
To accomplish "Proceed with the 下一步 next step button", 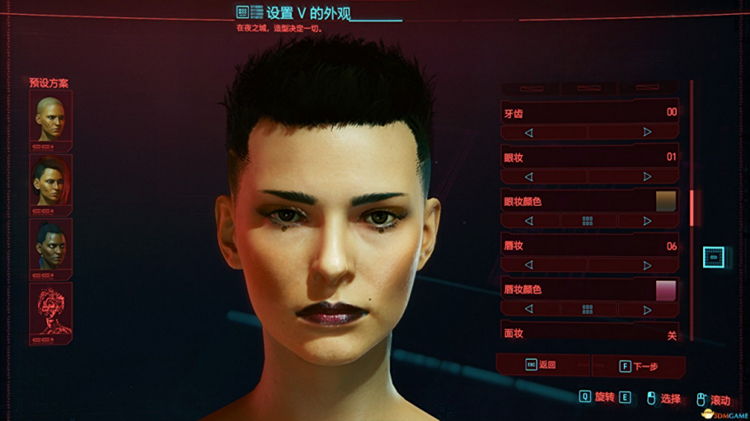I will click(x=638, y=366).
